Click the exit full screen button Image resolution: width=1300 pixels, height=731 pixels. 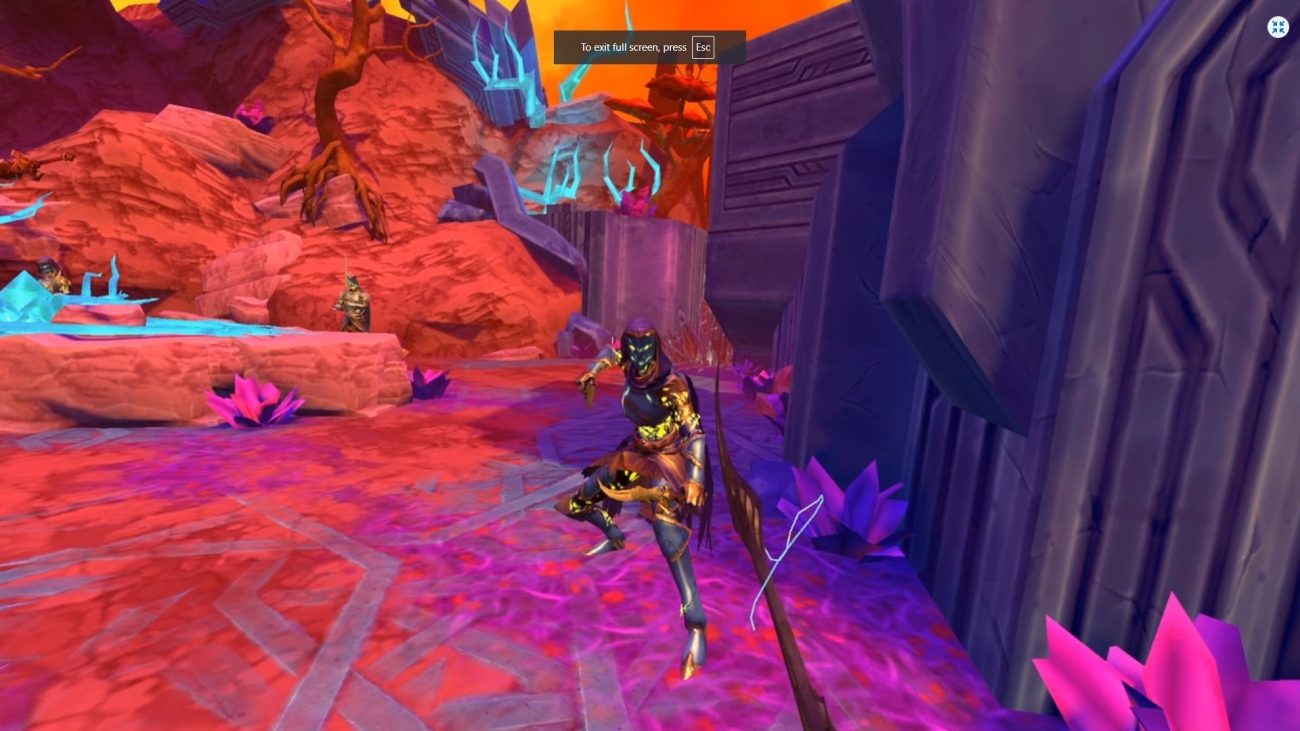coord(1278,27)
